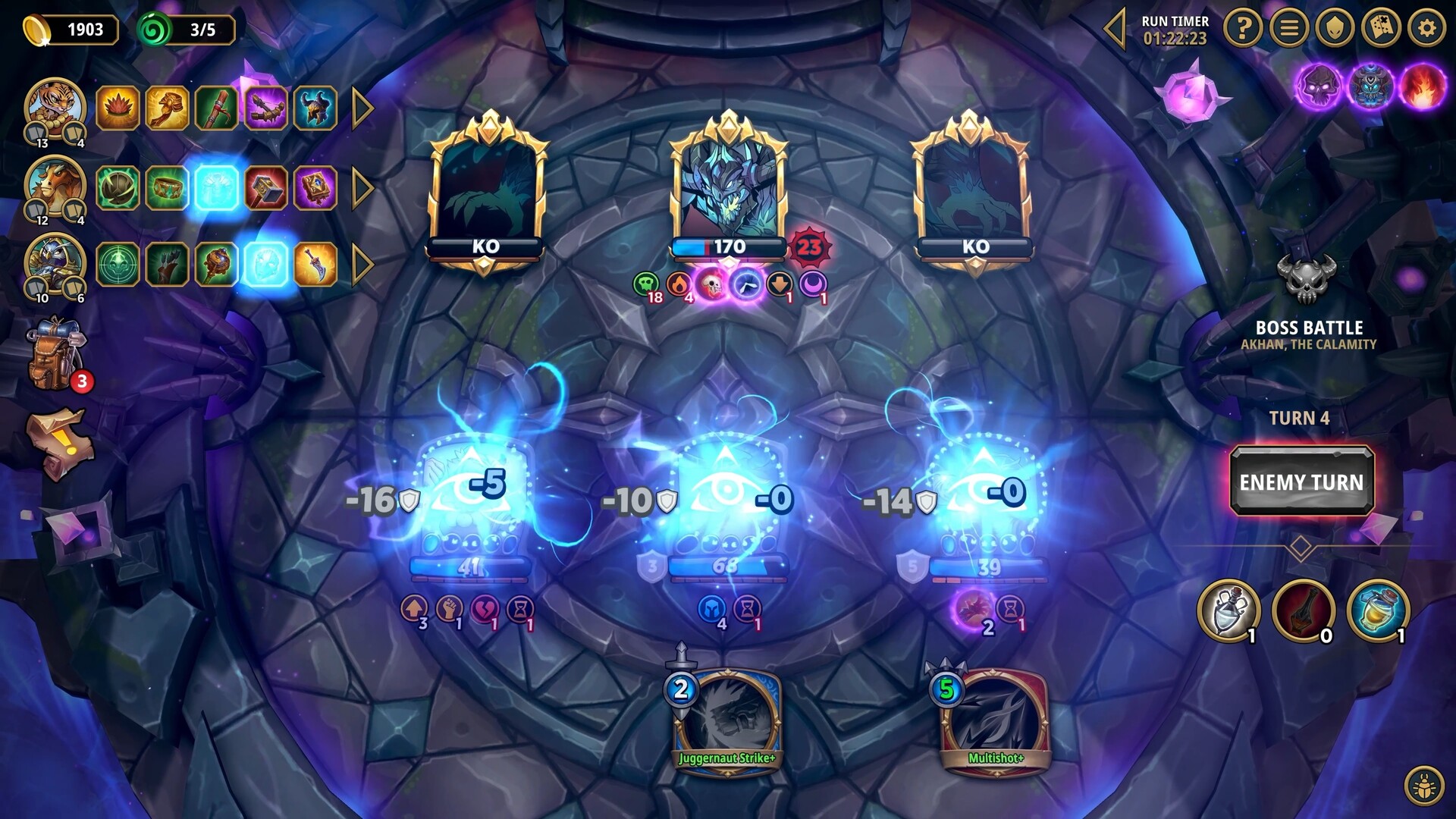The height and width of the screenshot is (819, 1456).
Task: Click the archer's skull targeting reticle item
Action: pyautogui.click(x=118, y=265)
